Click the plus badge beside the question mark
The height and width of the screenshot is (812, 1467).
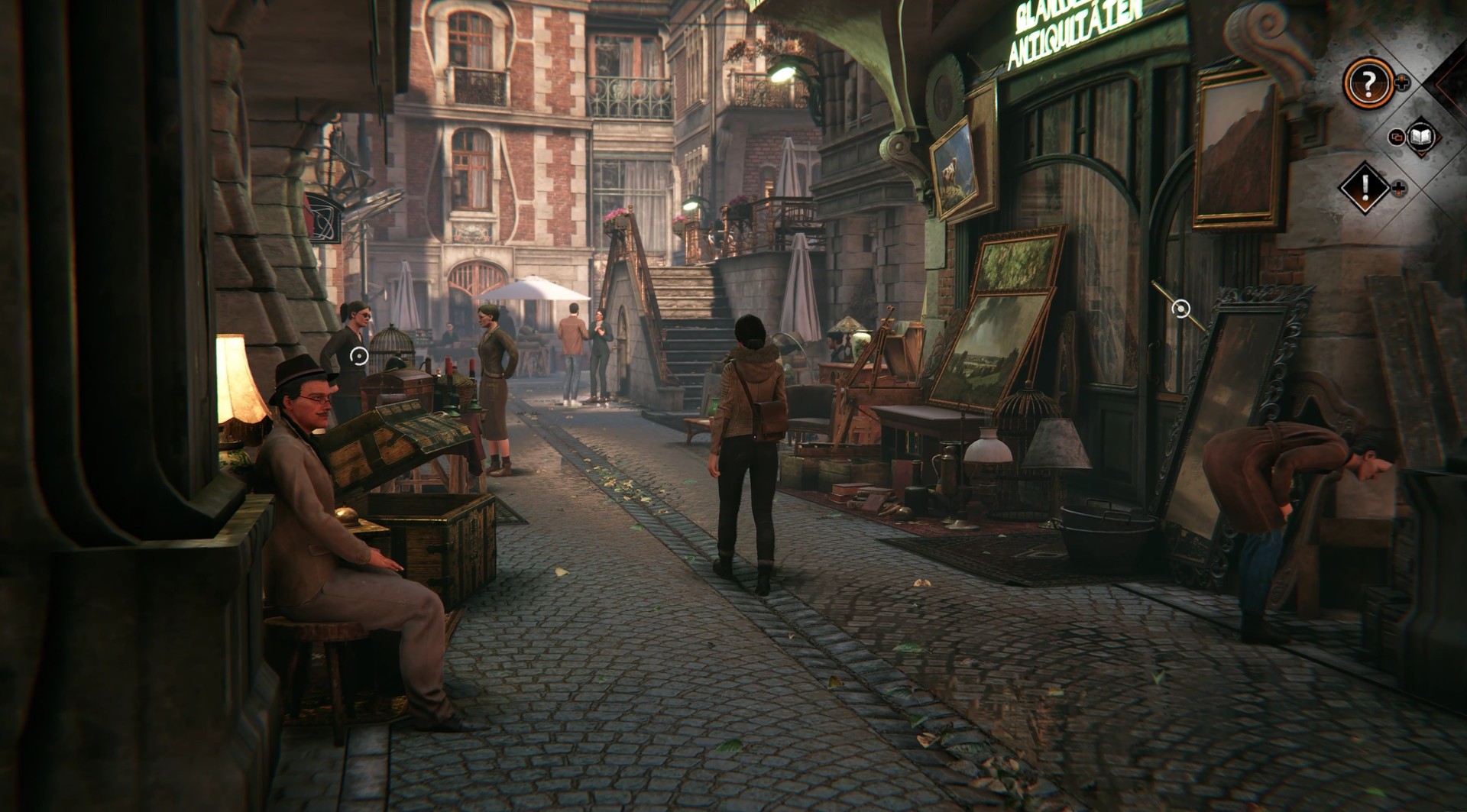pos(1401,82)
